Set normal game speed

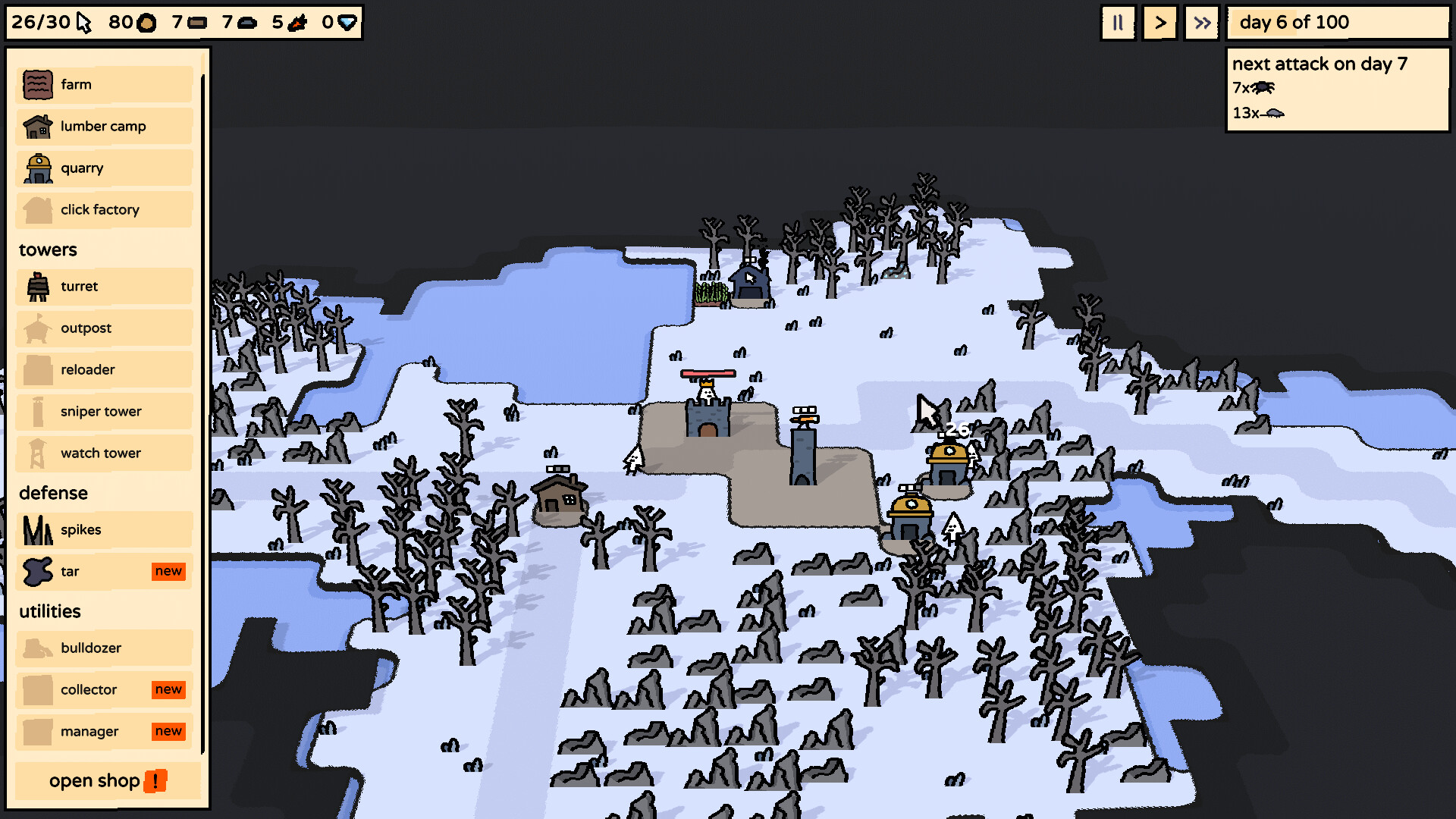click(1159, 23)
